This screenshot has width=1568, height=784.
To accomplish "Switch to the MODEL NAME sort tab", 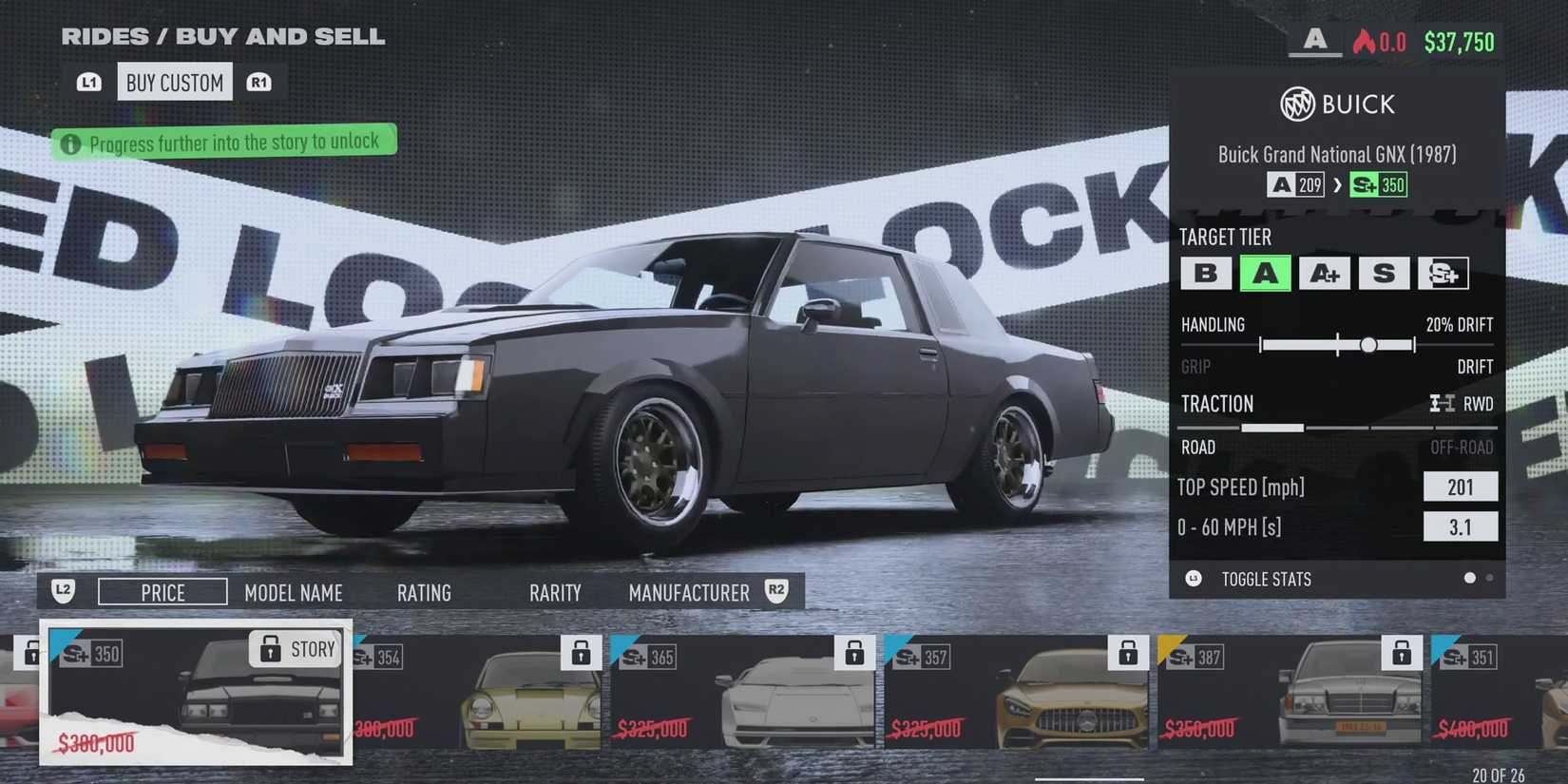I will (x=294, y=592).
